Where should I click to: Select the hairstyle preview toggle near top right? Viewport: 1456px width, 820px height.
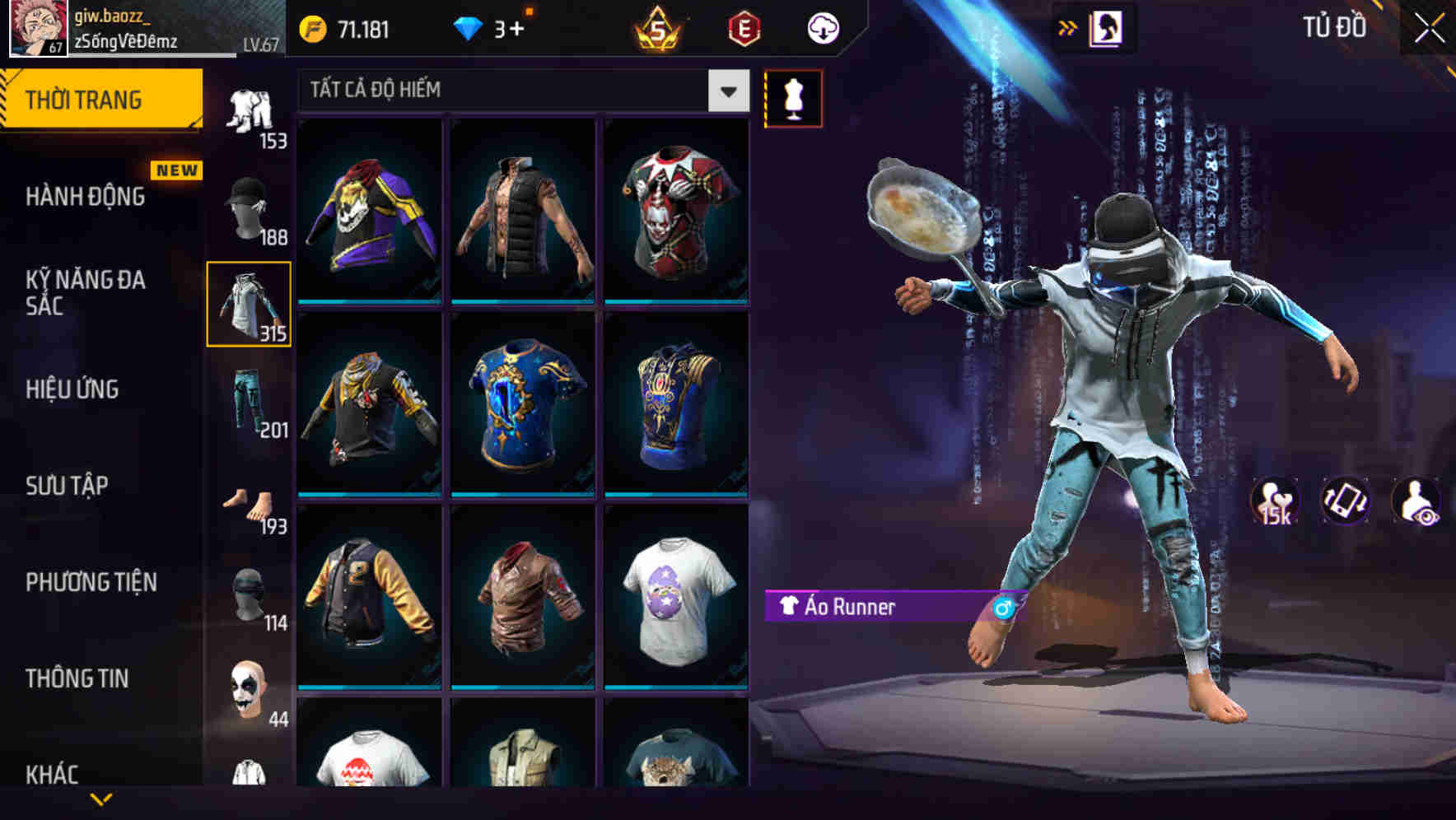point(1108,27)
